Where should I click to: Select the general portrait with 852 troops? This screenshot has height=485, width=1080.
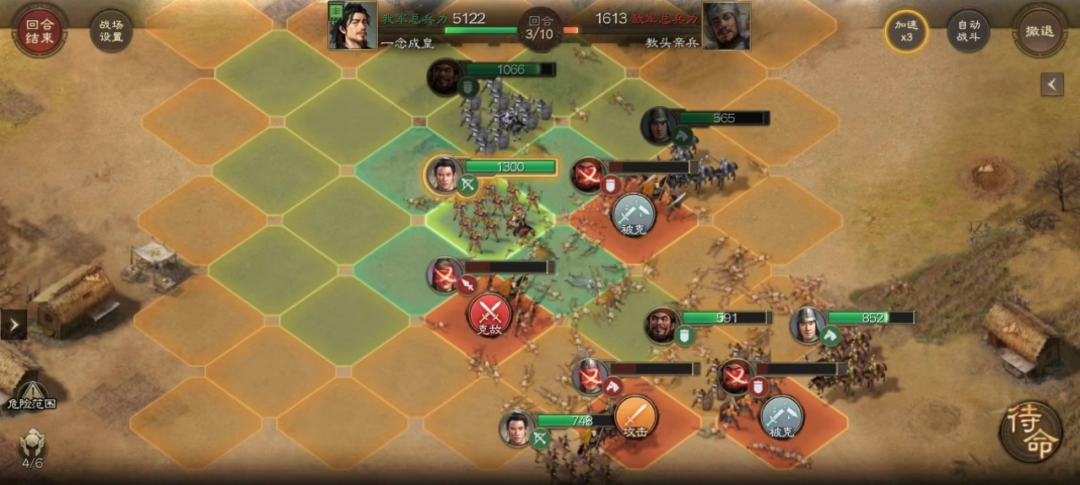point(807,324)
